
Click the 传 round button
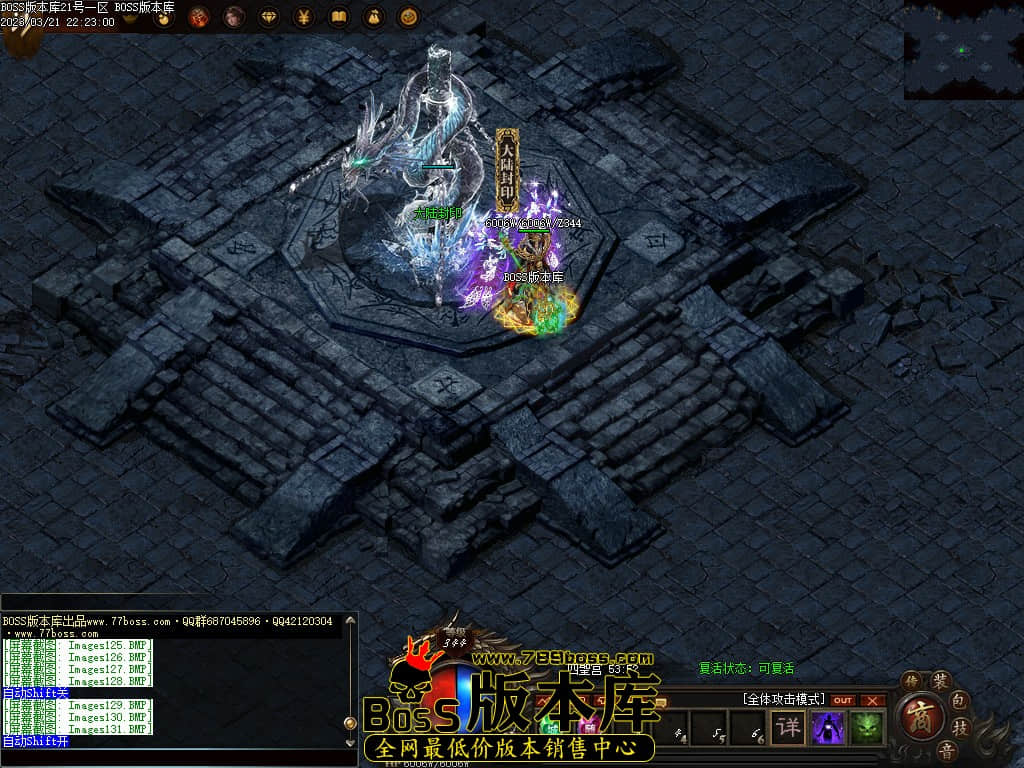911,681
